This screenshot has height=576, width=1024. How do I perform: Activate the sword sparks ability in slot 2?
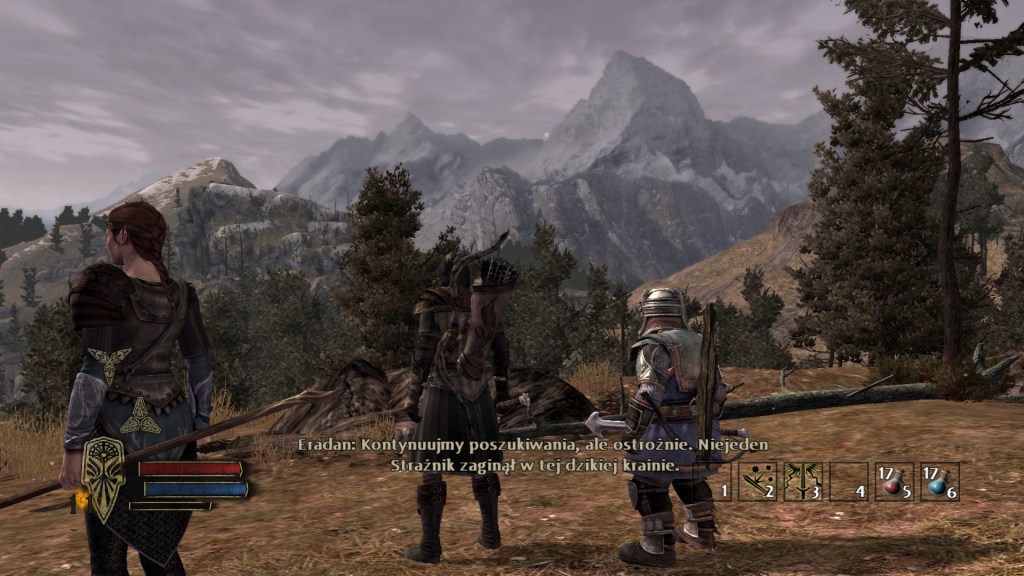757,481
